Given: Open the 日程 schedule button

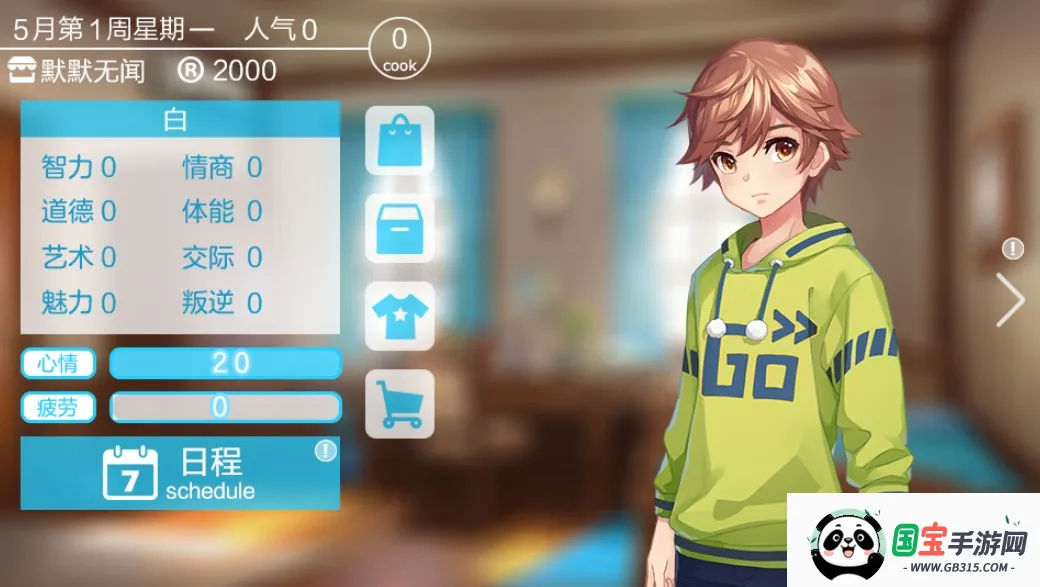Looking at the screenshot, I should [x=180, y=473].
